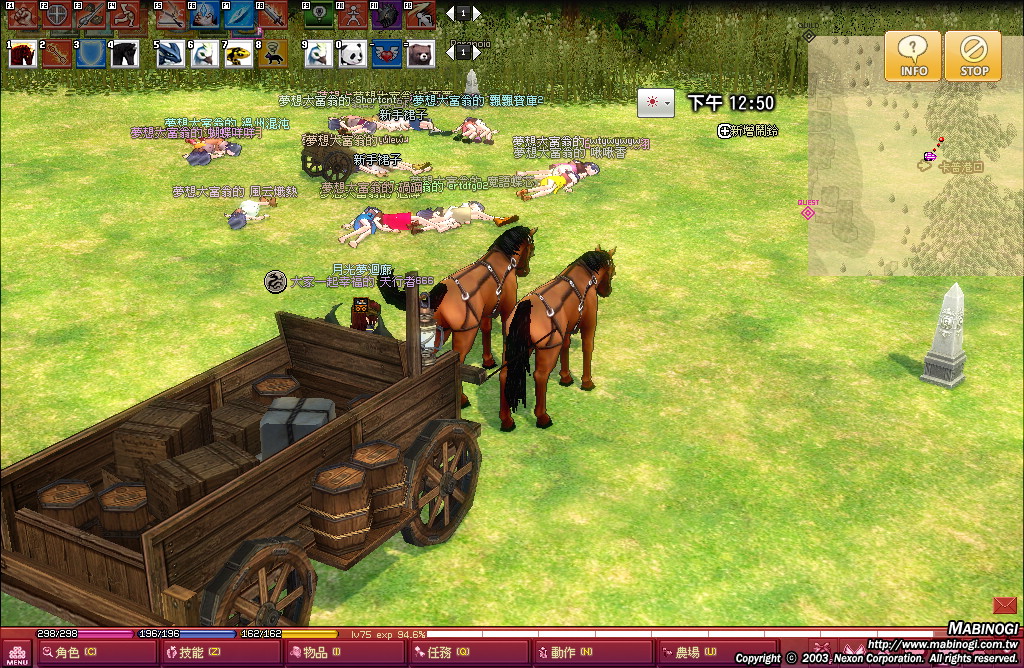The width and height of the screenshot is (1024, 668).
Task: Open the red mail envelope
Action: point(1005,605)
